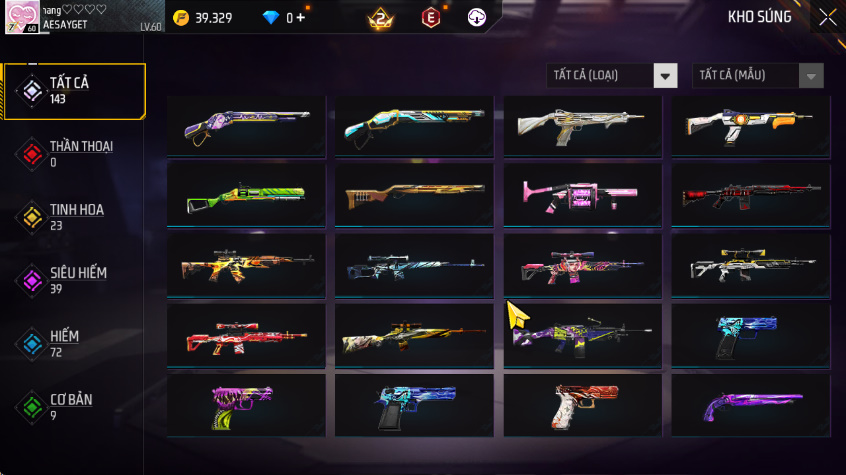The height and width of the screenshot is (475, 846).
Task: Switch to the Thần Thoại tab
Action: (74, 153)
